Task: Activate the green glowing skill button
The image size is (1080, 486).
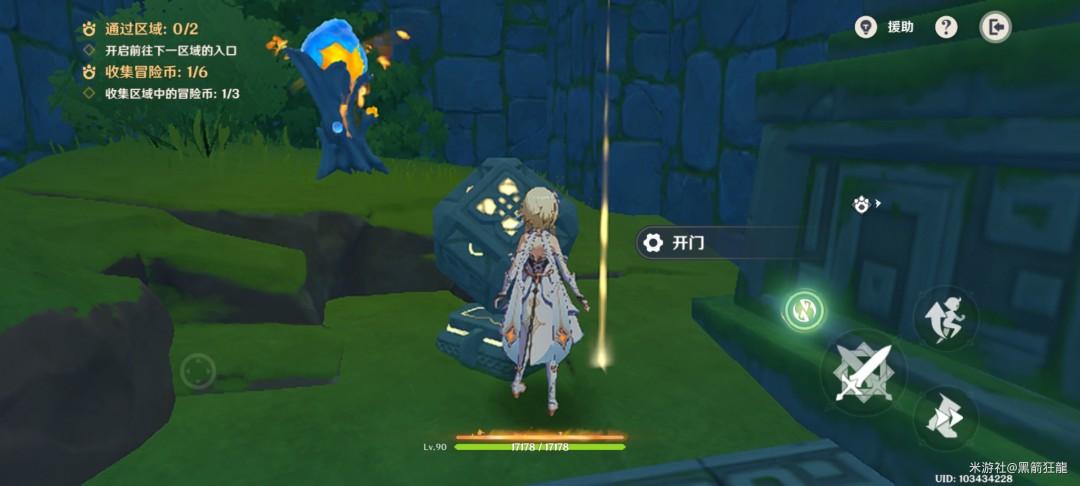Action: click(804, 310)
